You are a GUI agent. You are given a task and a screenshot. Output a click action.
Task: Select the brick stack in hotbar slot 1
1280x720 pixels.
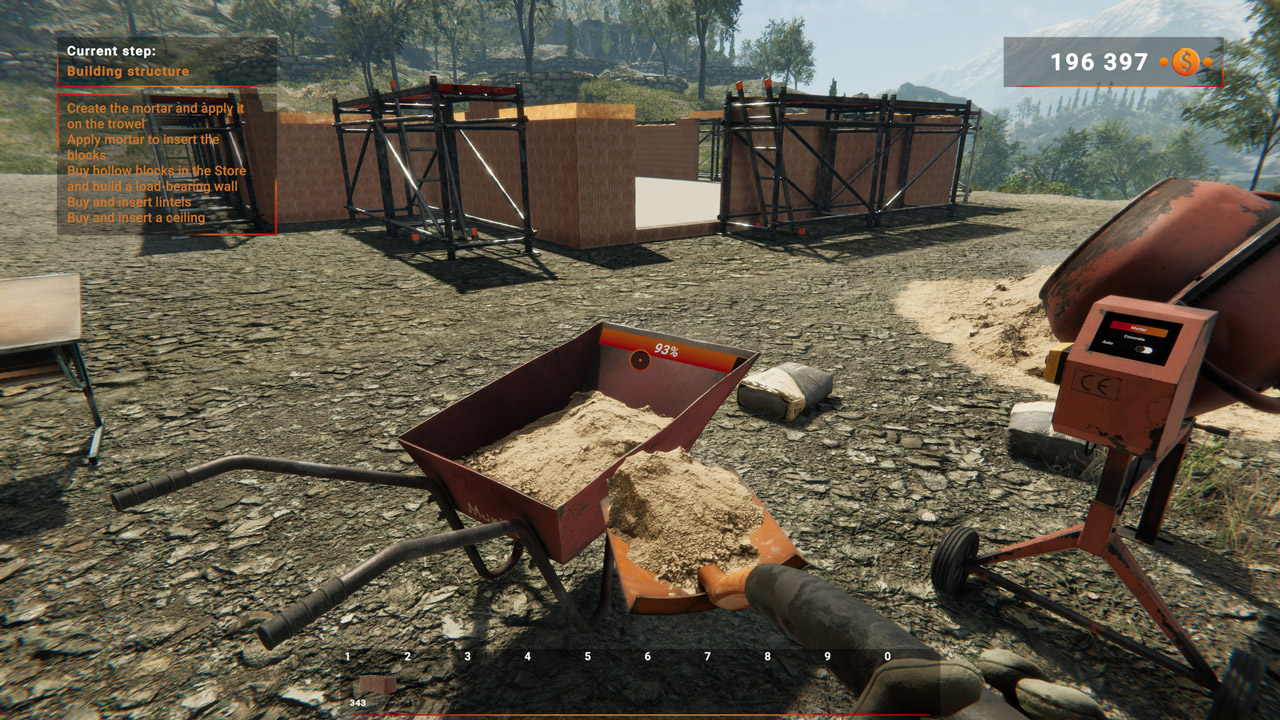point(375,685)
